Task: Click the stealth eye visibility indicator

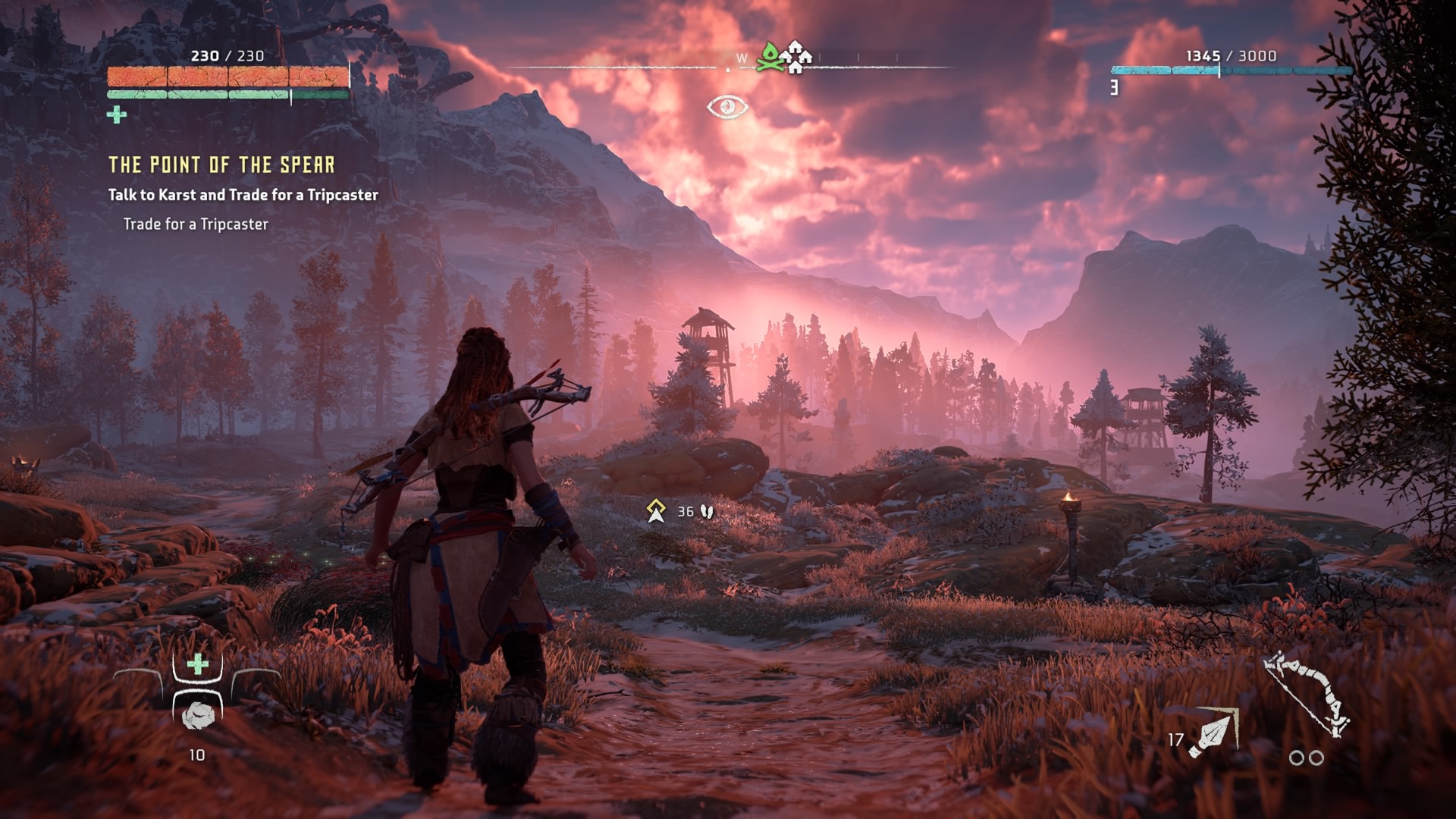Action: click(x=727, y=107)
